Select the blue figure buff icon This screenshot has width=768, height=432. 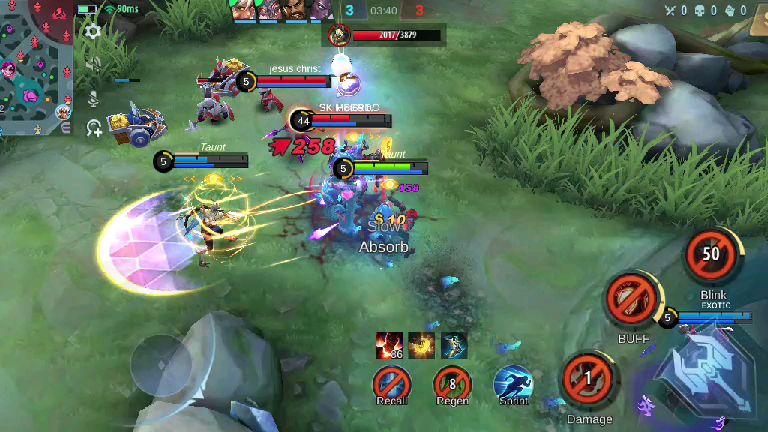pyautogui.click(x=454, y=345)
